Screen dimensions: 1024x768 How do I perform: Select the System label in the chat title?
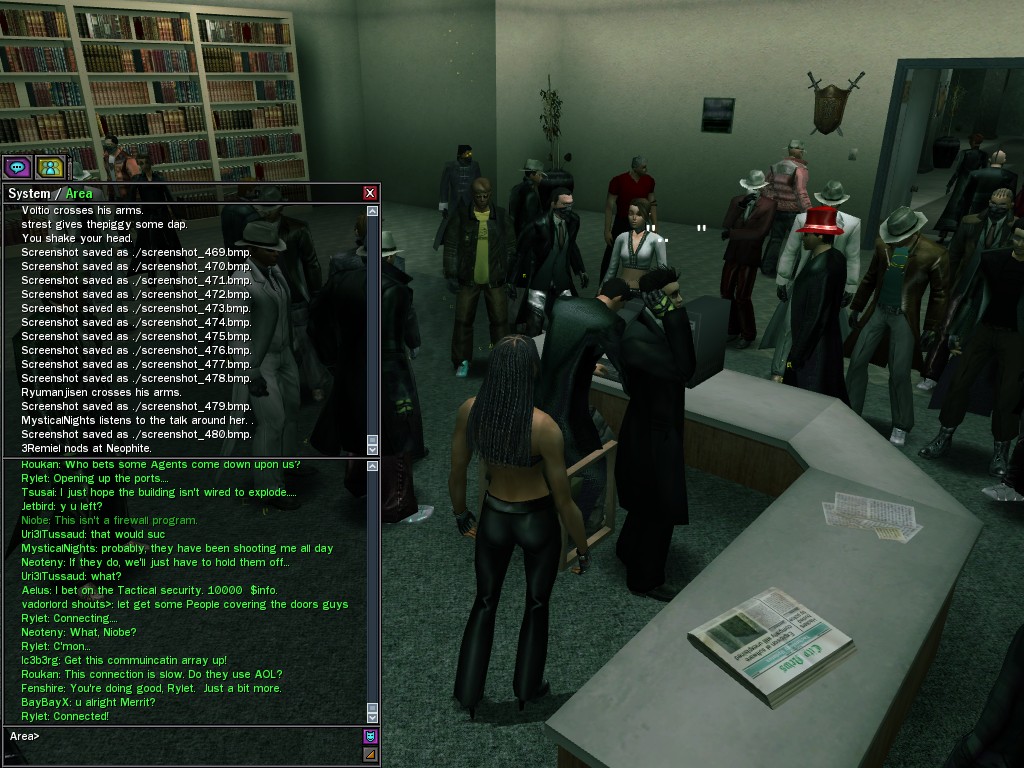coord(28,193)
